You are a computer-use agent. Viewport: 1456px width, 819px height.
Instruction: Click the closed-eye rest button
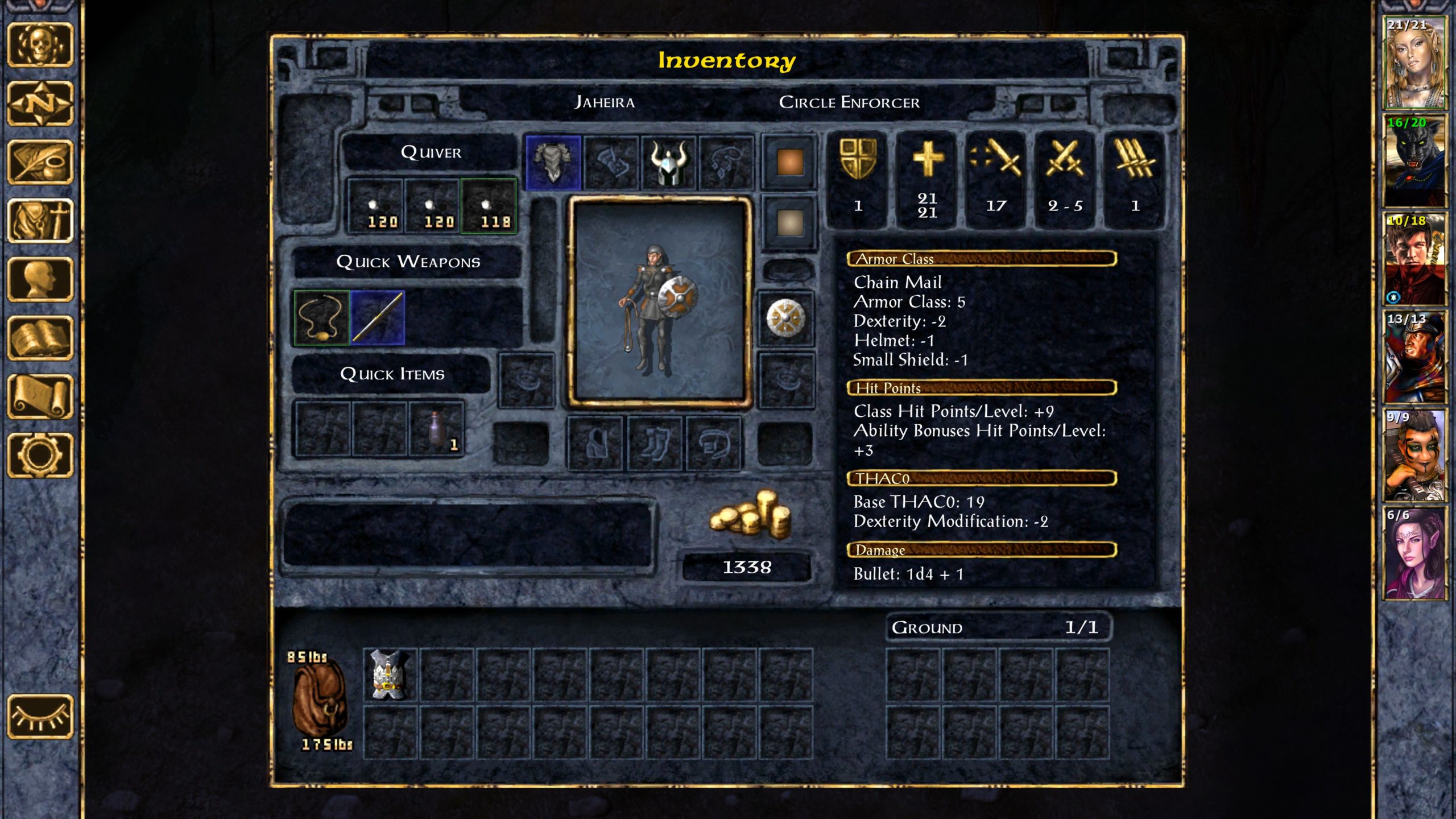point(40,716)
